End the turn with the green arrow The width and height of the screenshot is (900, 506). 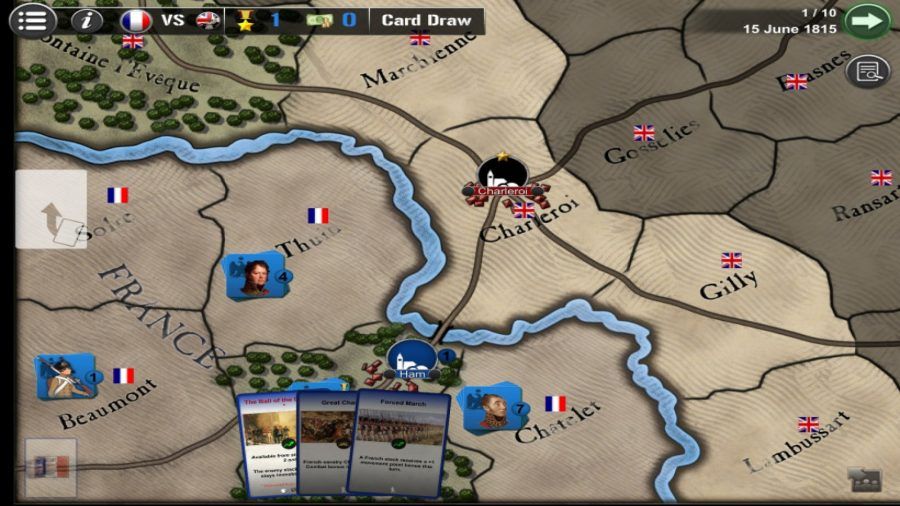(x=866, y=20)
